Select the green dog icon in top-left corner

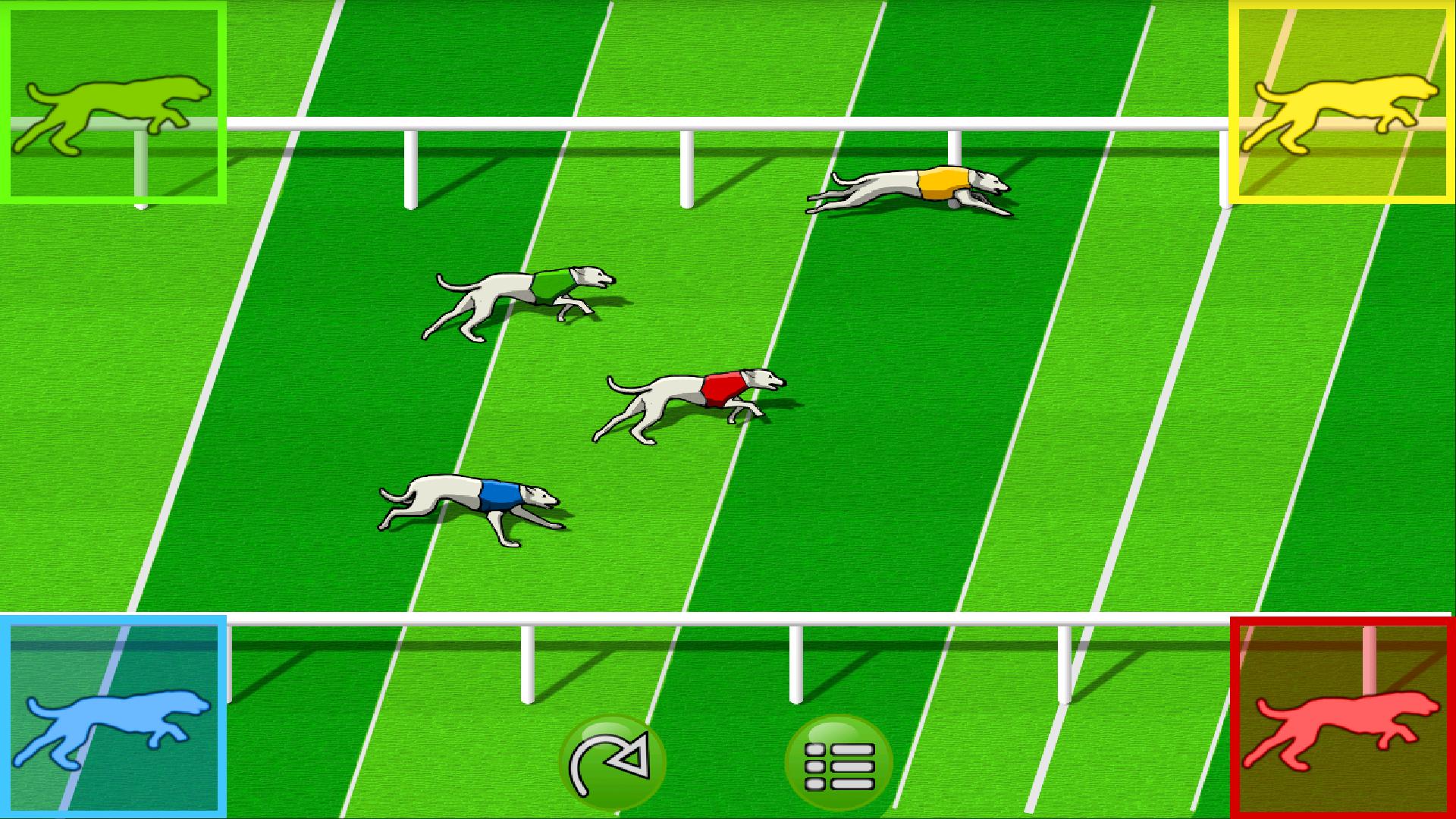pos(114,102)
